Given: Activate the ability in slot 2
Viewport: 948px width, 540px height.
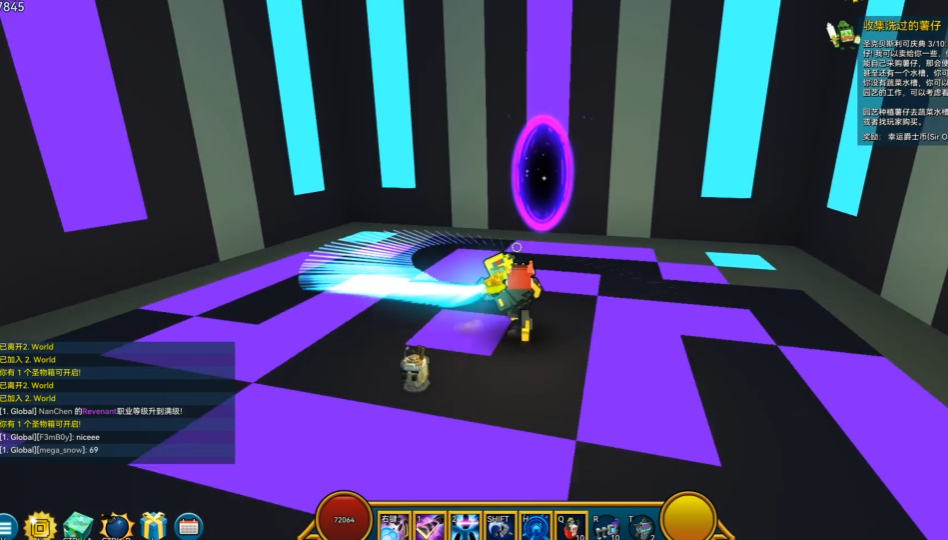Looking at the screenshot, I should (465, 527).
